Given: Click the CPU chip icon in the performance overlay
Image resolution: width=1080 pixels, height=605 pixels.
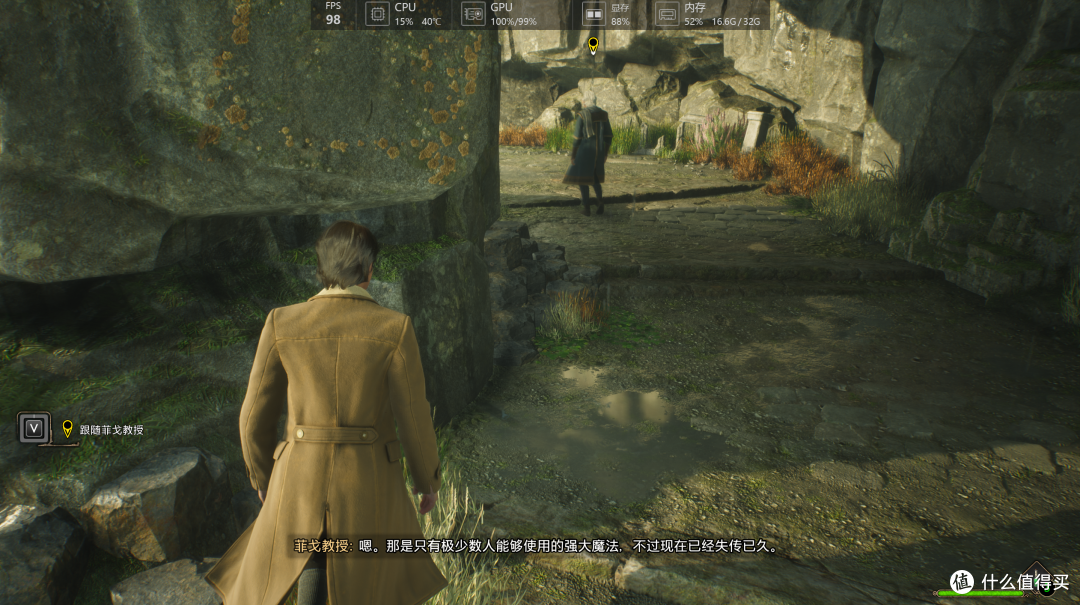Looking at the screenshot, I should pyautogui.click(x=377, y=14).
